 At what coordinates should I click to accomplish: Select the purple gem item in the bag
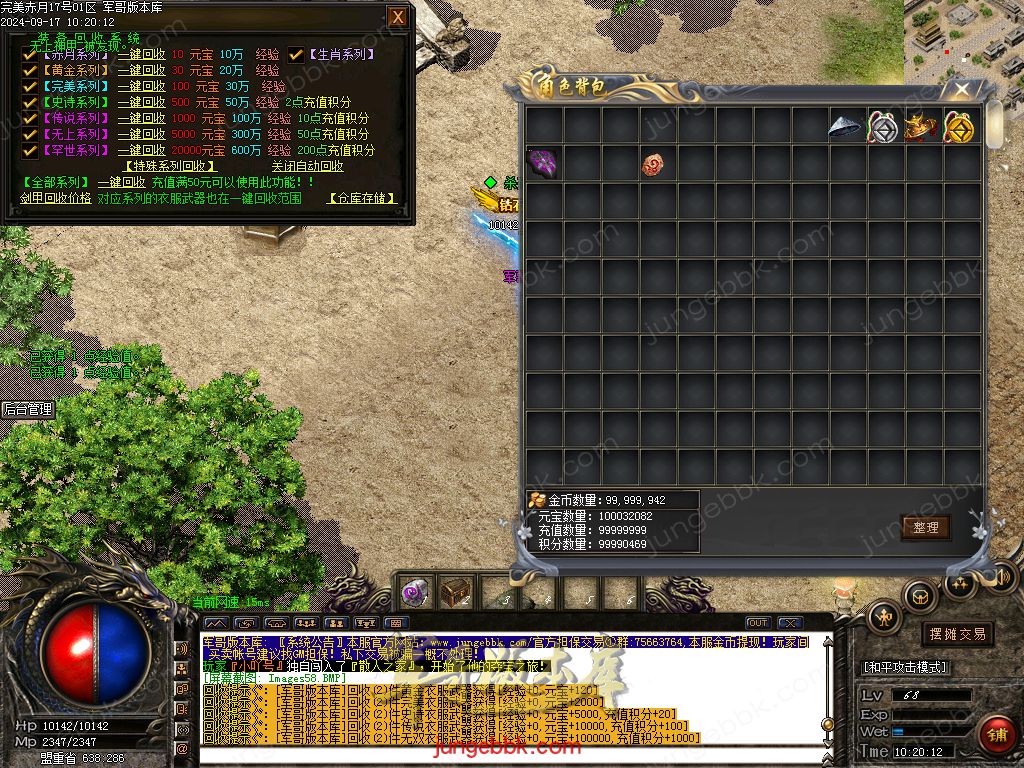pos(543,163)
